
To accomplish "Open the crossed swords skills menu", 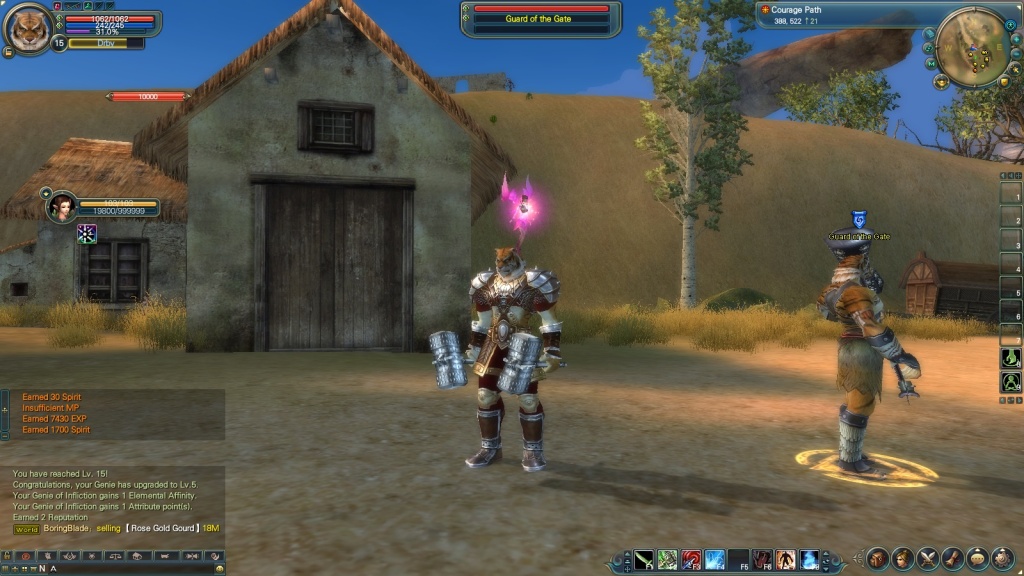I will pyautogui.click(x=927, y=558).
